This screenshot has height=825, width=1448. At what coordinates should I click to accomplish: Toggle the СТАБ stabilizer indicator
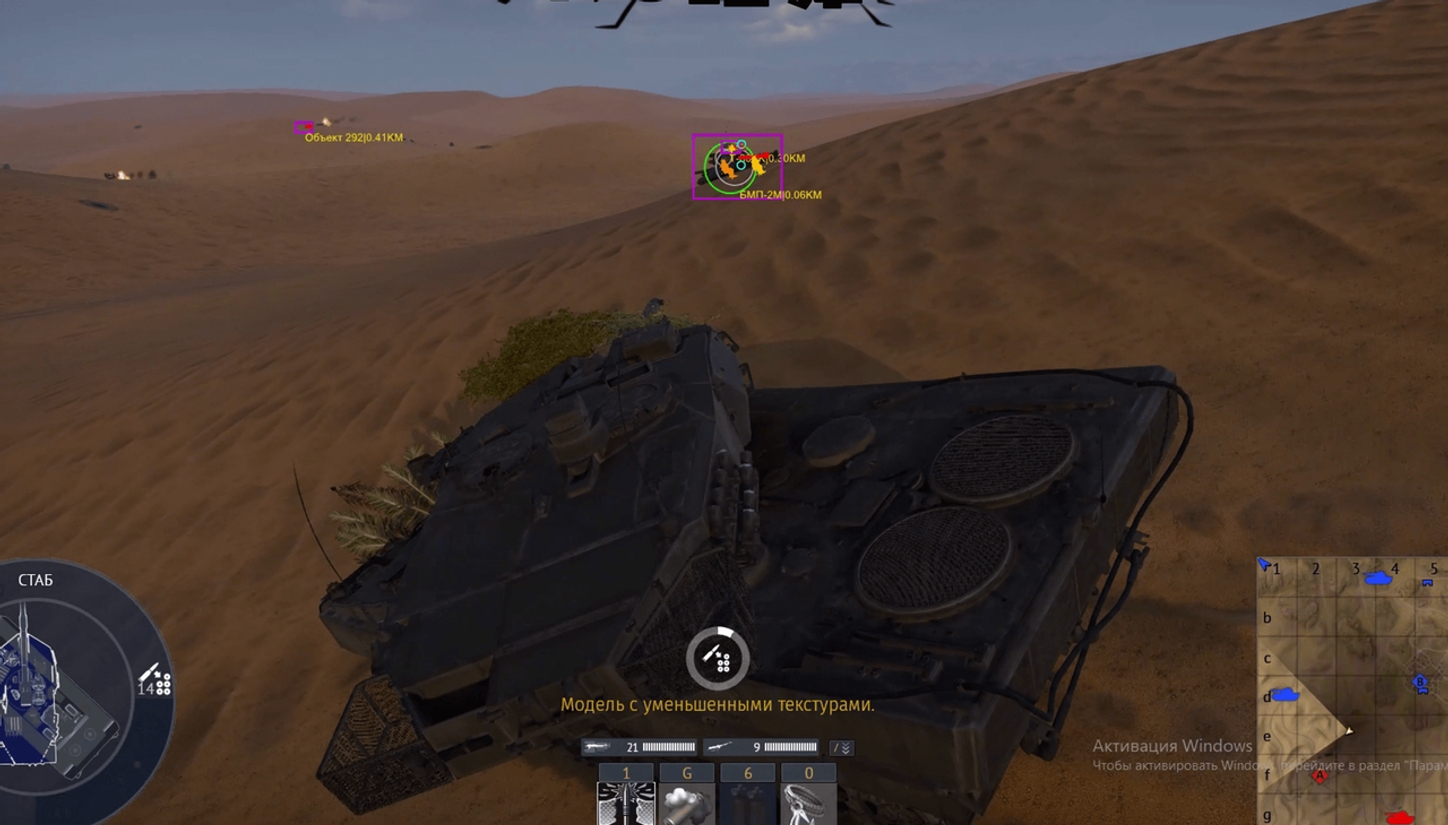[35, 579]
